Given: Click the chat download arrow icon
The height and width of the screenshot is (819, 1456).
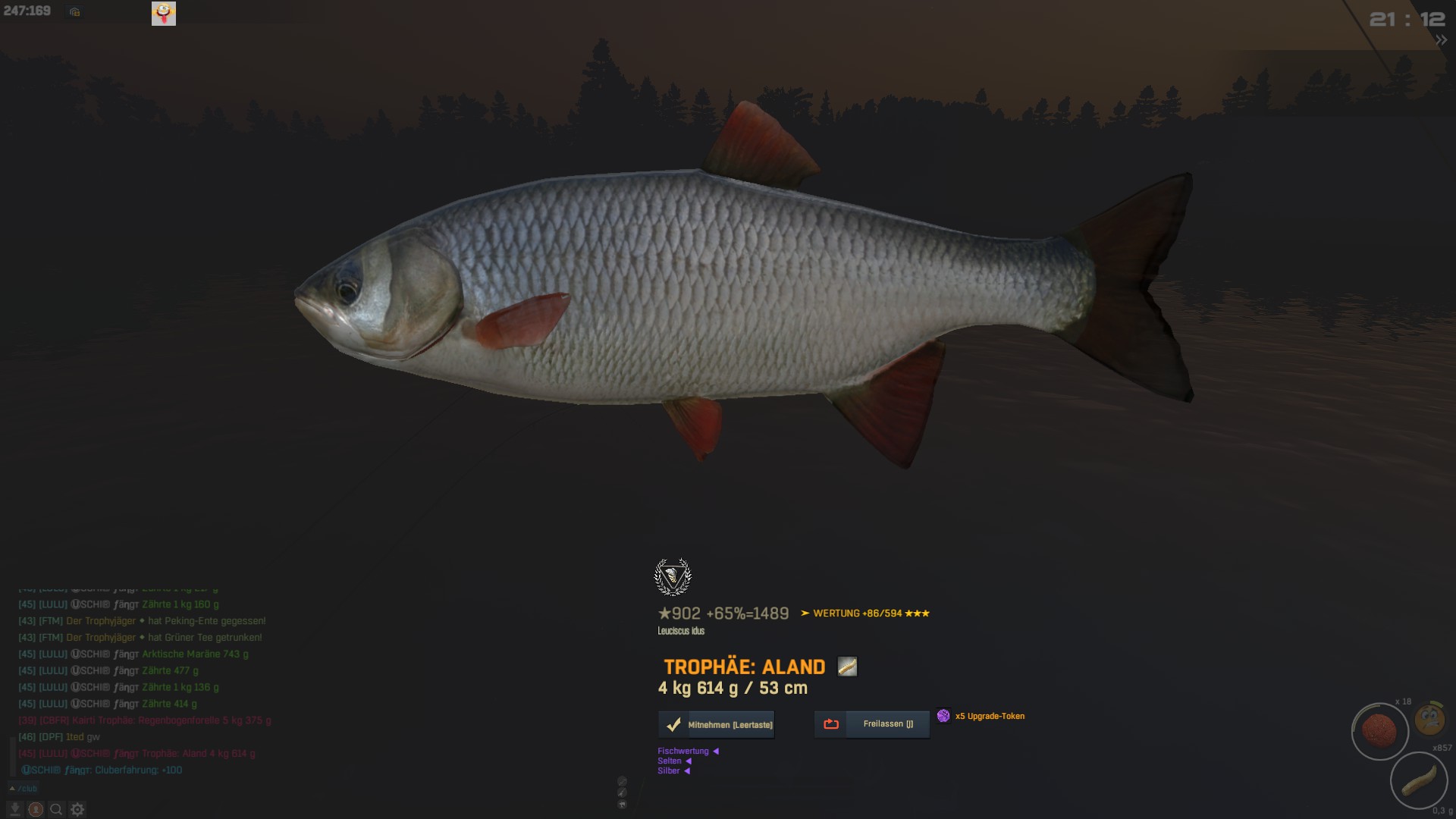Looking at the screenshot, I should click(14, 810).
